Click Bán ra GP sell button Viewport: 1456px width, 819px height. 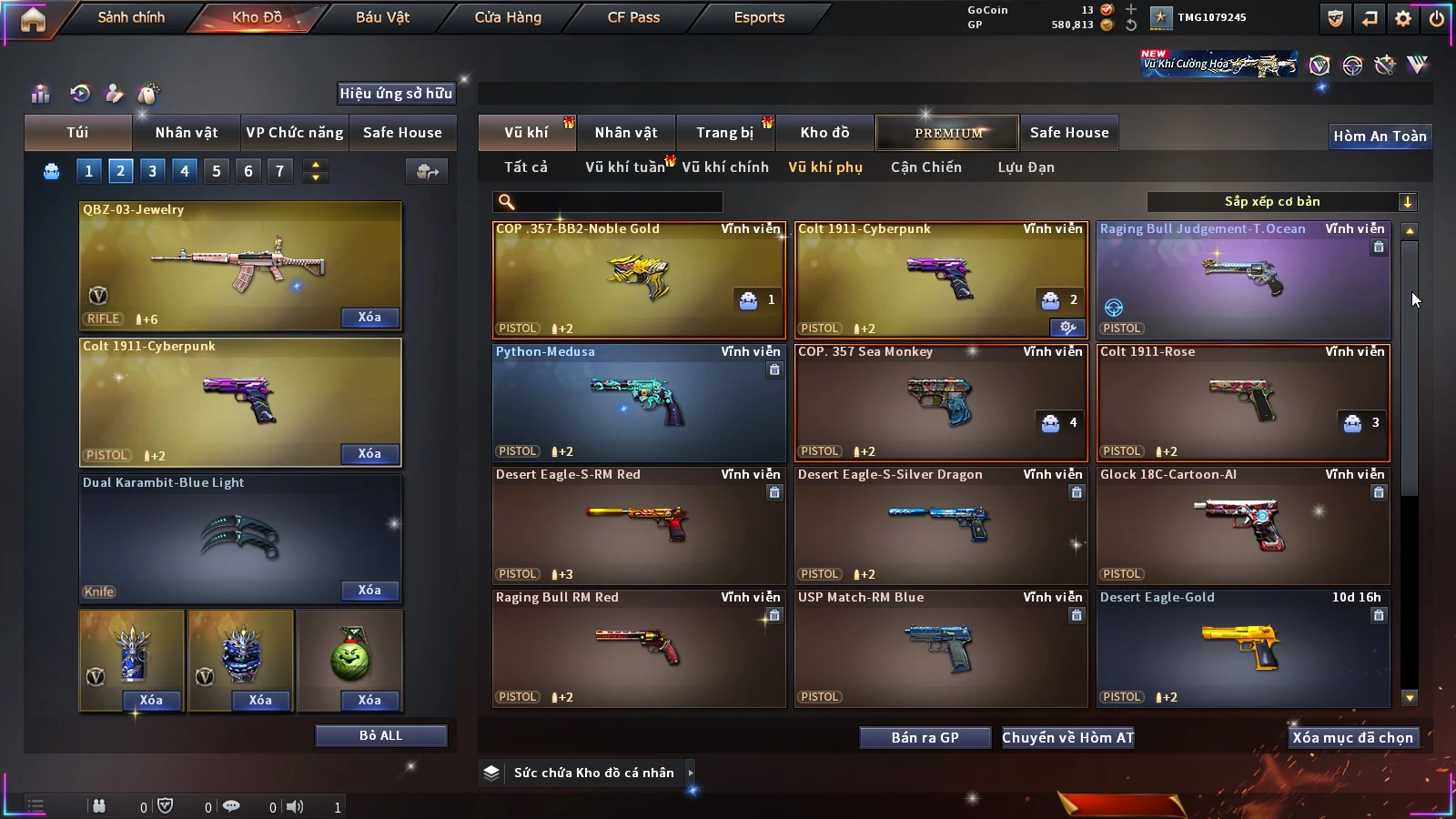pos(925,737)
